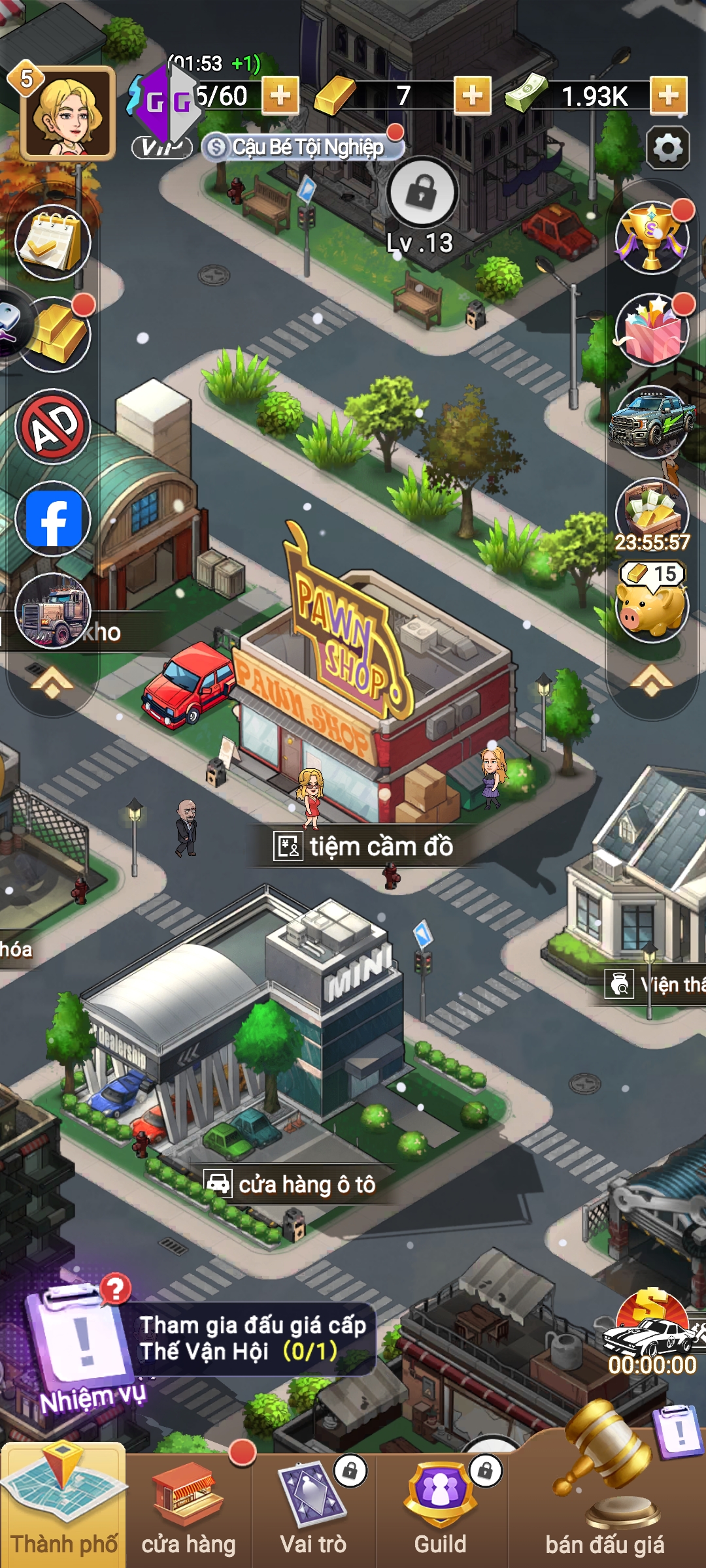Open the pink gift box offer

point(652,330)
